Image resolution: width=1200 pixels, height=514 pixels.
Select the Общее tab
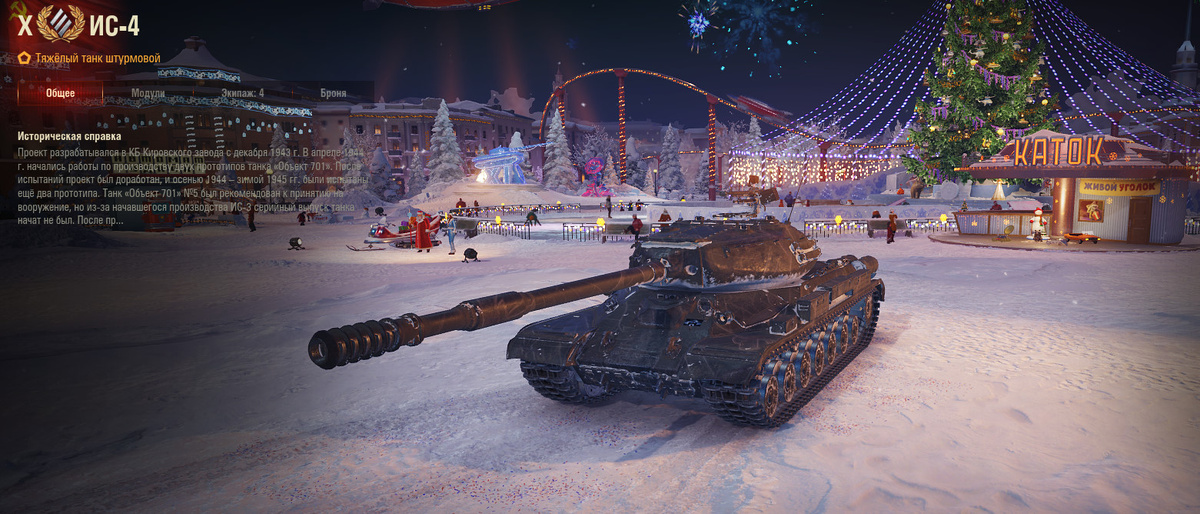click(x=59, y=93)
